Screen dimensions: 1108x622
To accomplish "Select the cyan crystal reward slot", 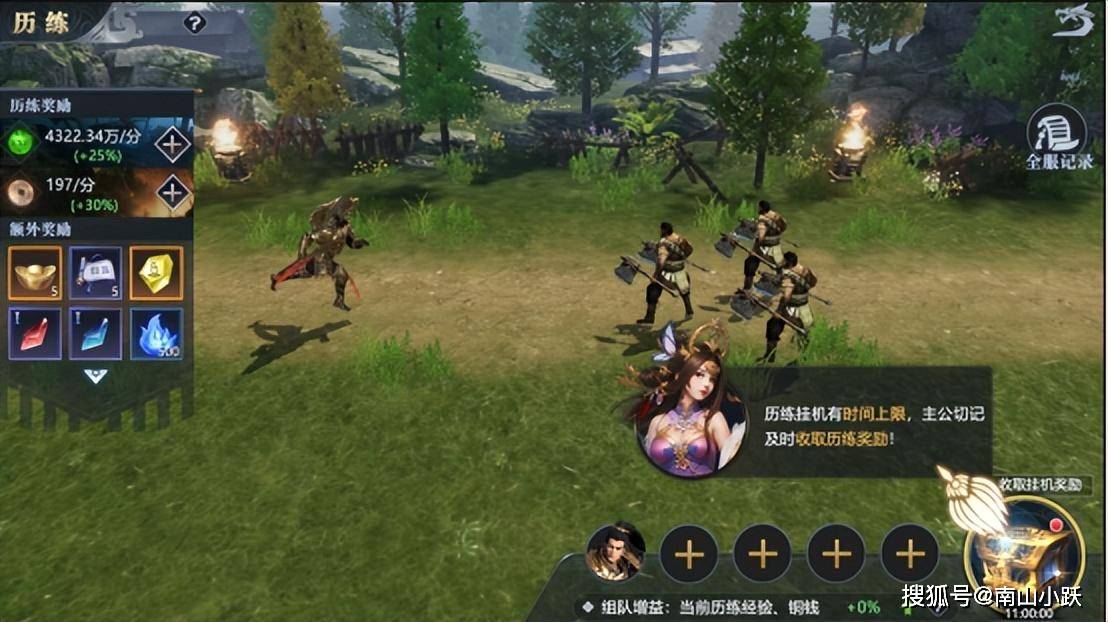I will tap(96, 333).
